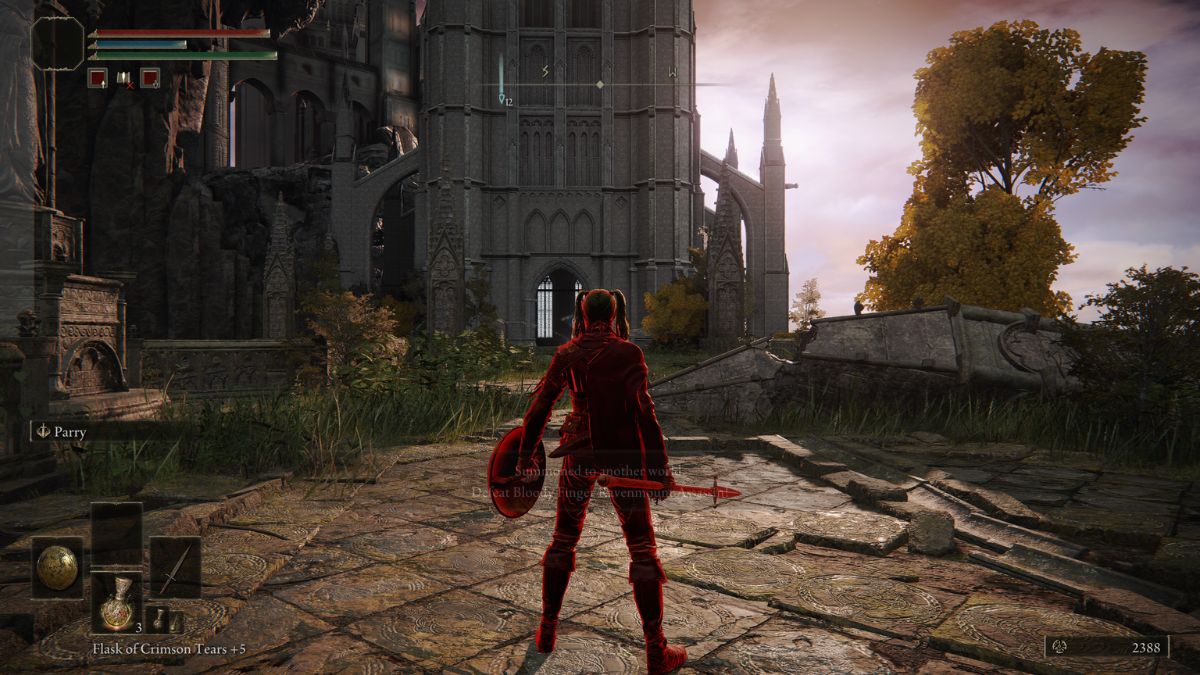This screenshot has width=1200, height=675.
Task: Select the sword weapon slot
Action: coord(175,568)
